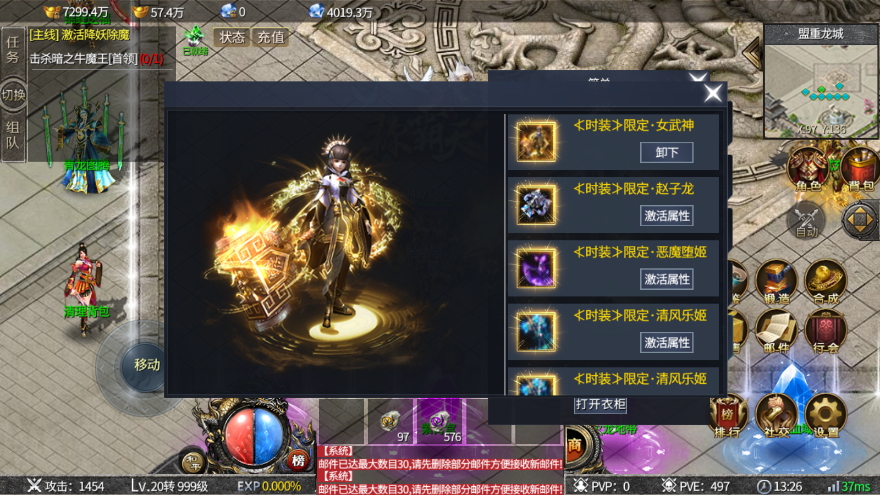The height and width of the screenshot is (495, 880).
Task: Close the costume wardrobe panel
Action: coord(713,93)
